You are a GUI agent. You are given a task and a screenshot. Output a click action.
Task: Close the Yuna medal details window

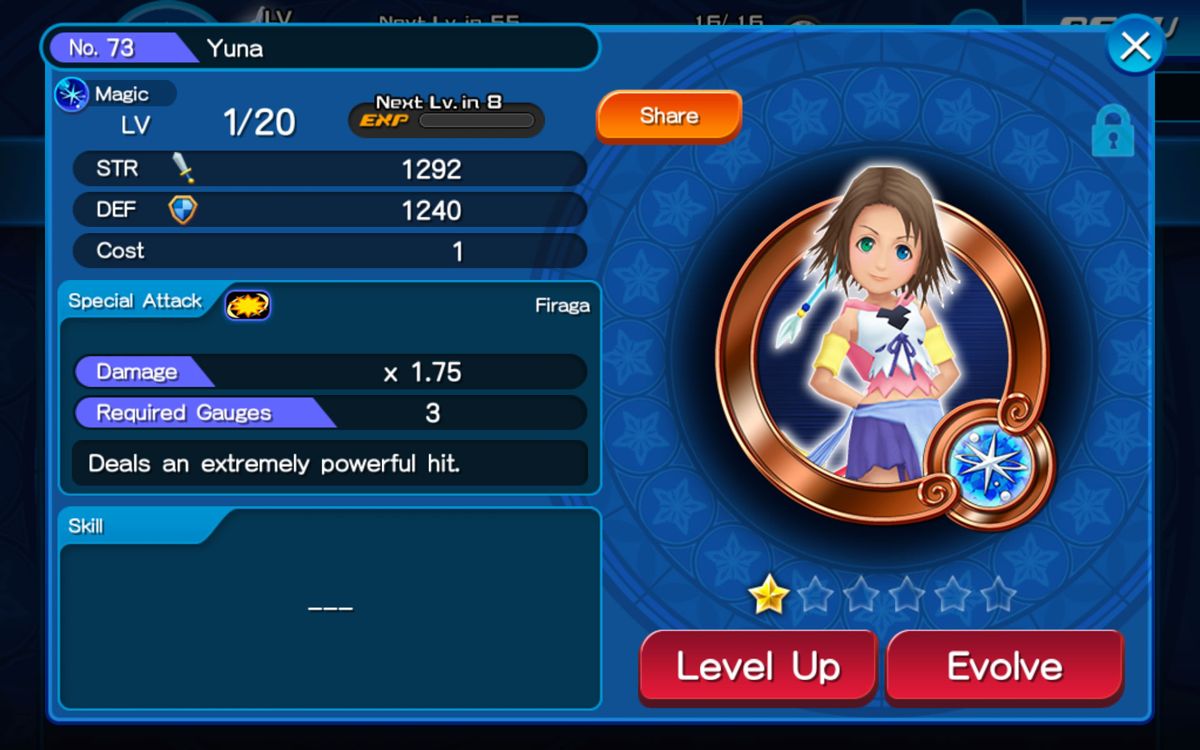[x=1135, y=45]
